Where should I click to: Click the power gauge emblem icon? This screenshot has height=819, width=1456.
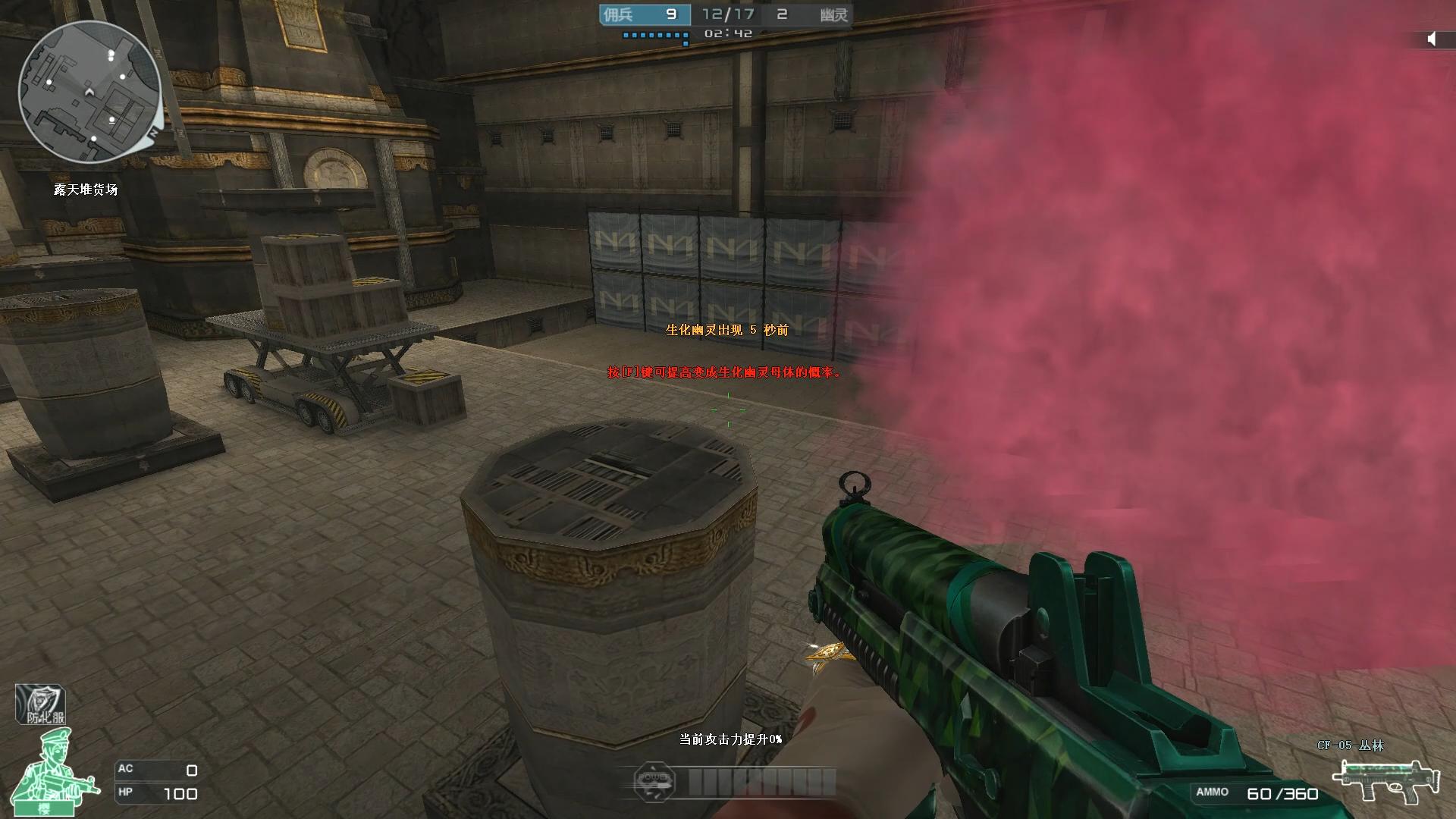pos(653,780)
